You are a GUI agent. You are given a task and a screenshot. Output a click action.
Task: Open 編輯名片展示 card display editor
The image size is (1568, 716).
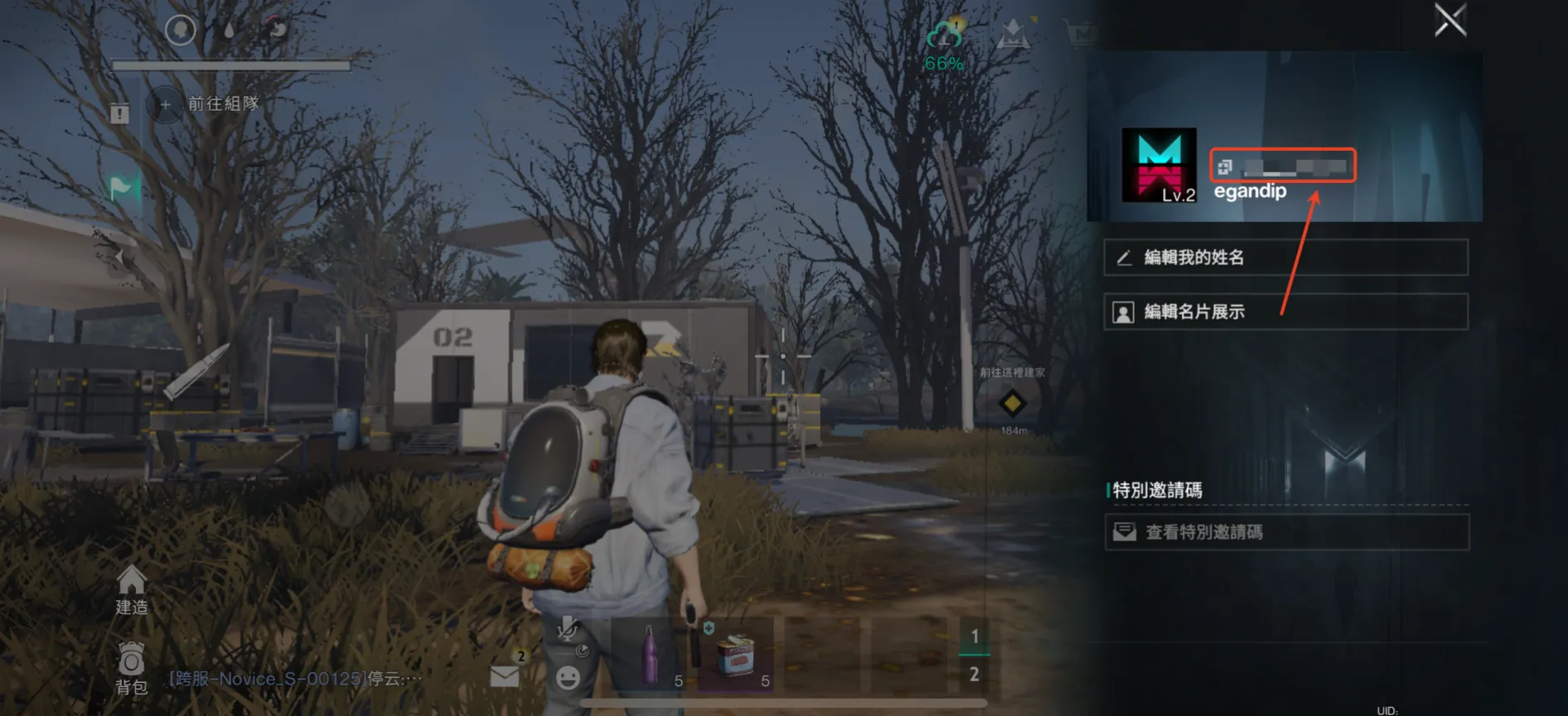click(x=1285, y=312)
